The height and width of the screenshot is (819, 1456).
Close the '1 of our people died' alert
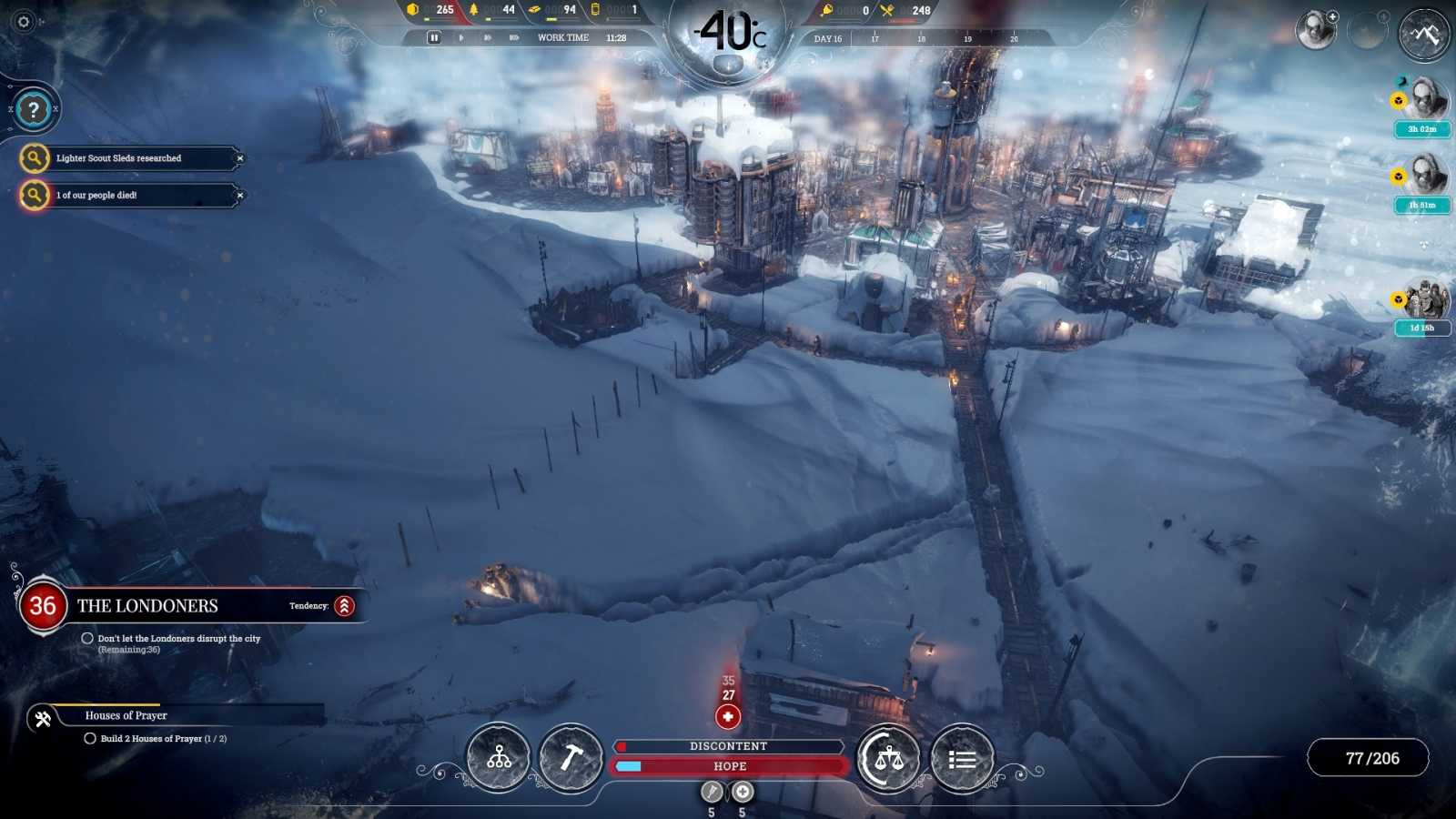tap(240, 195)
